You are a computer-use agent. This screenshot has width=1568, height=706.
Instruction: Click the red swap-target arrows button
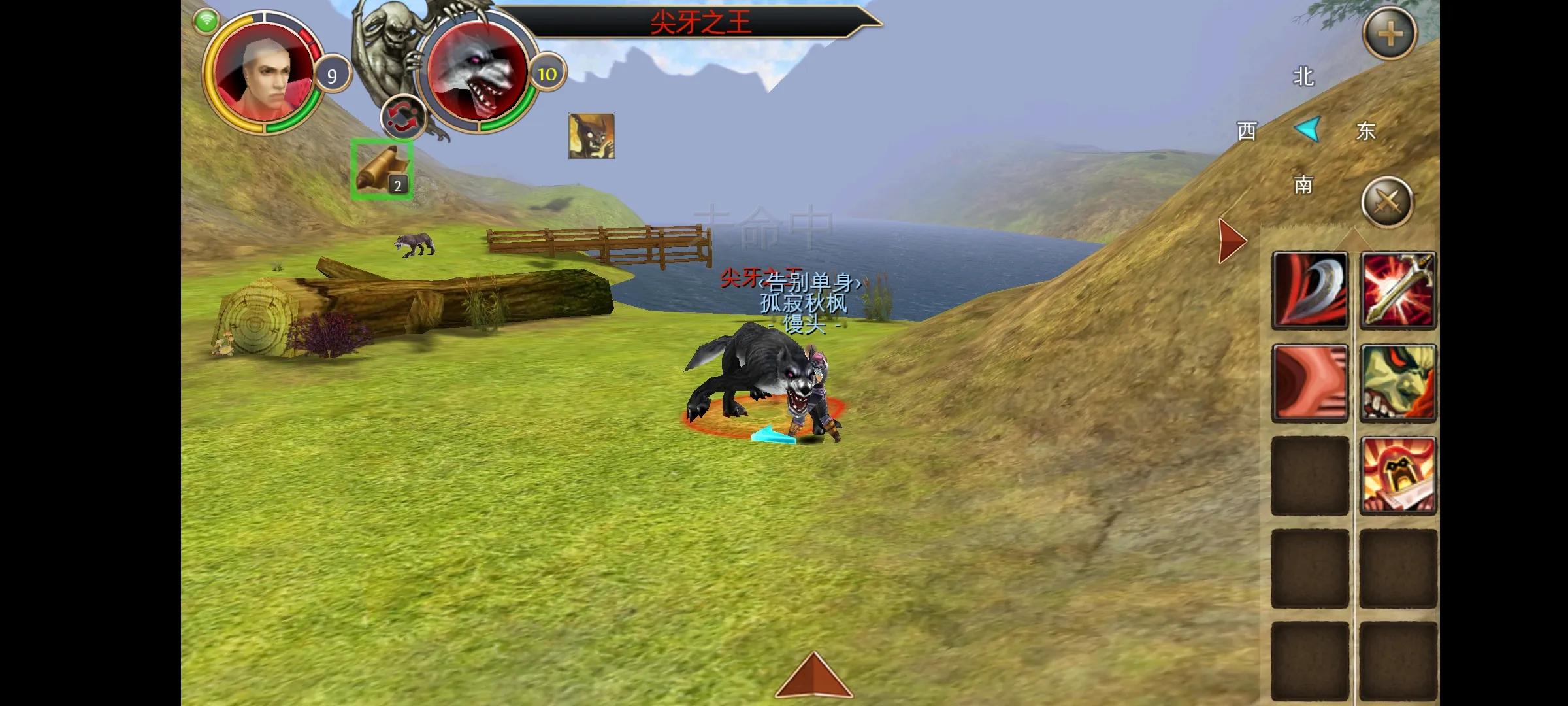(403, 118)
